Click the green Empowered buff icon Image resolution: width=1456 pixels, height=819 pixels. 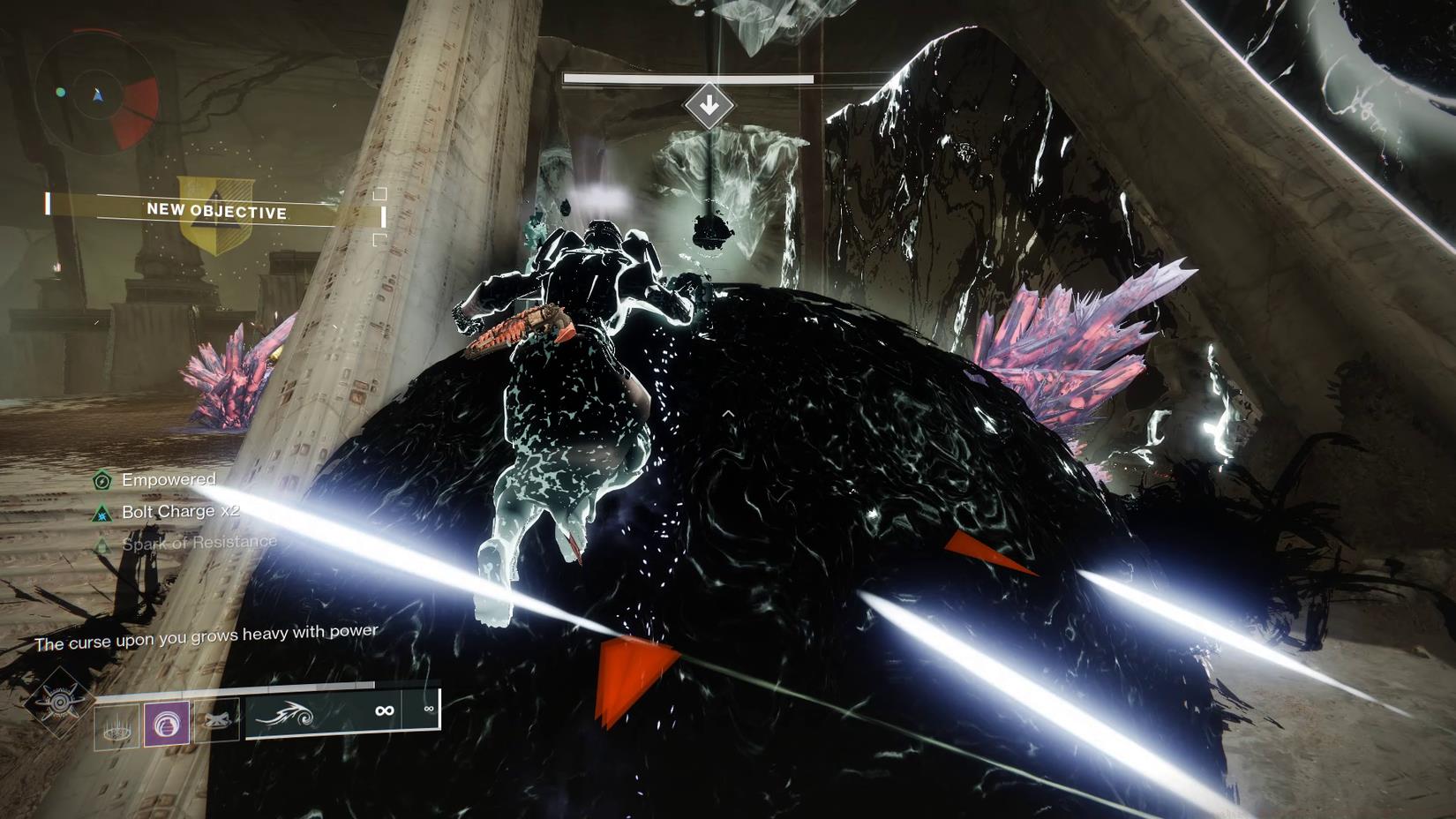pos(101,481)
